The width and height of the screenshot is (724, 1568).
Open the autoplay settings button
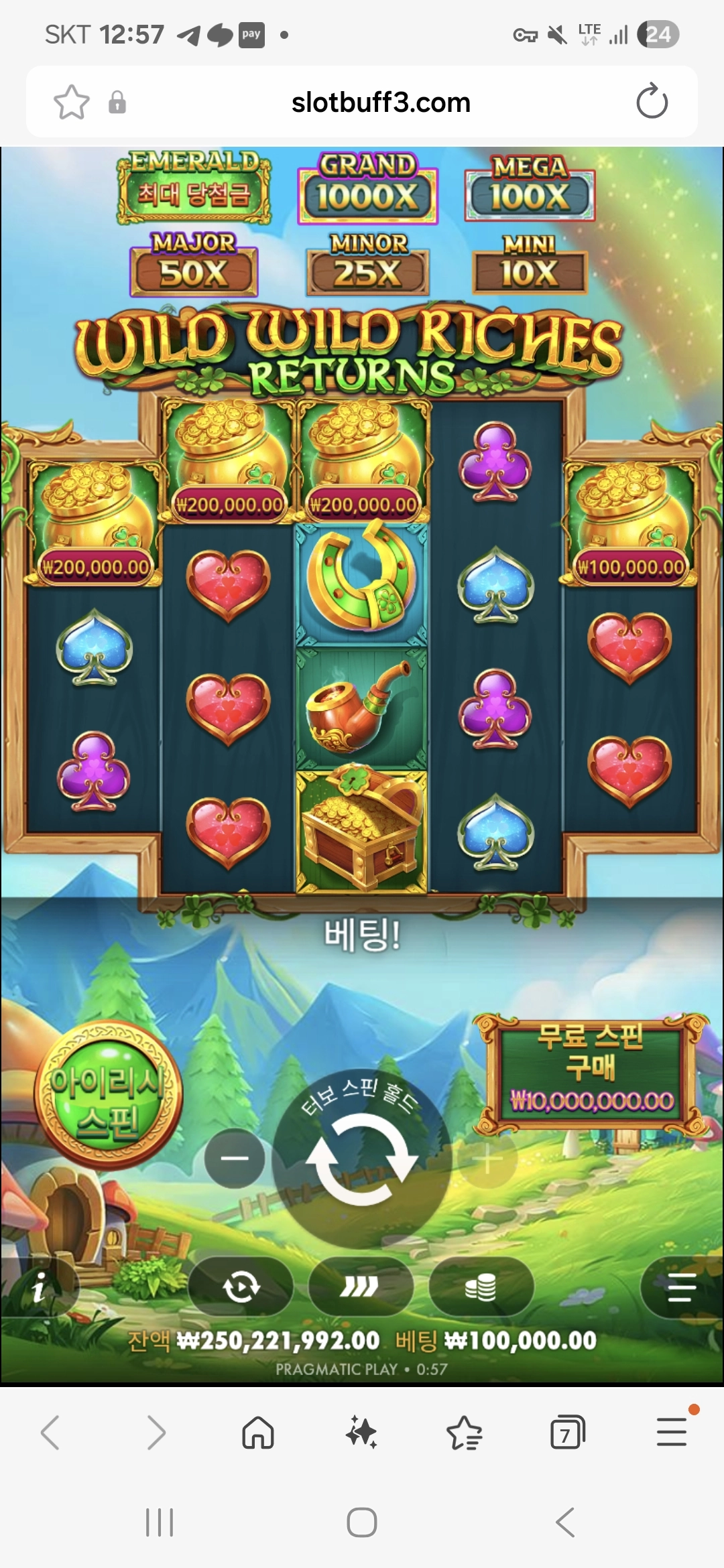tap(241, 1287)
